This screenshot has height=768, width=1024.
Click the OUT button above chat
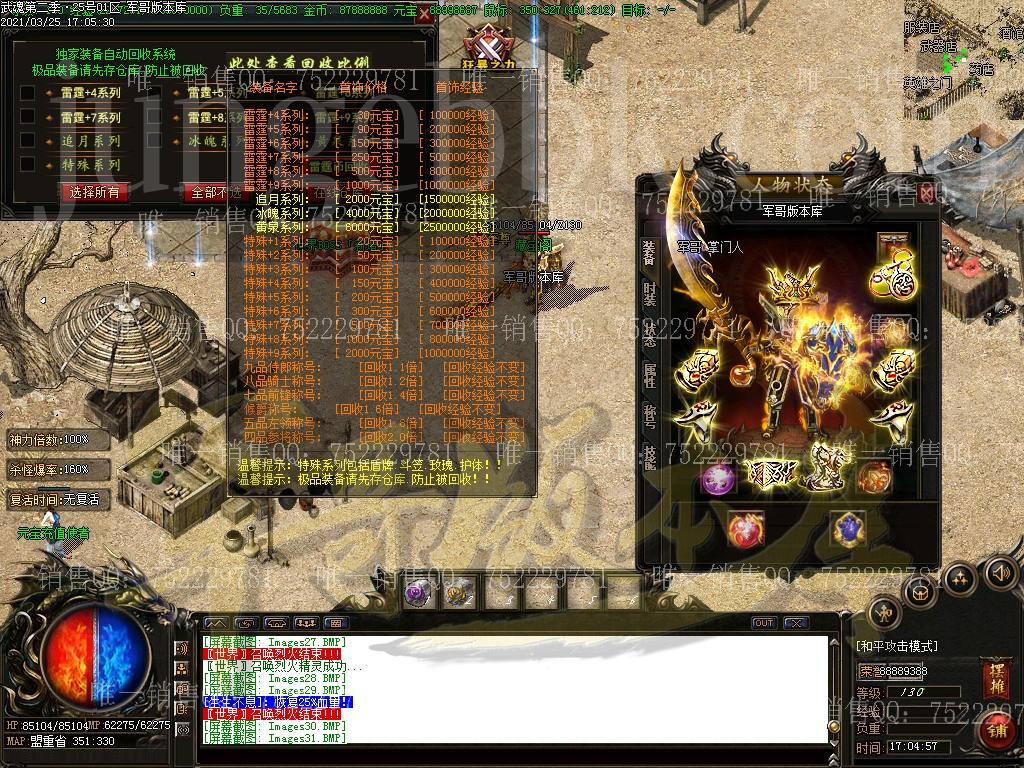click(x=764, y=623)
